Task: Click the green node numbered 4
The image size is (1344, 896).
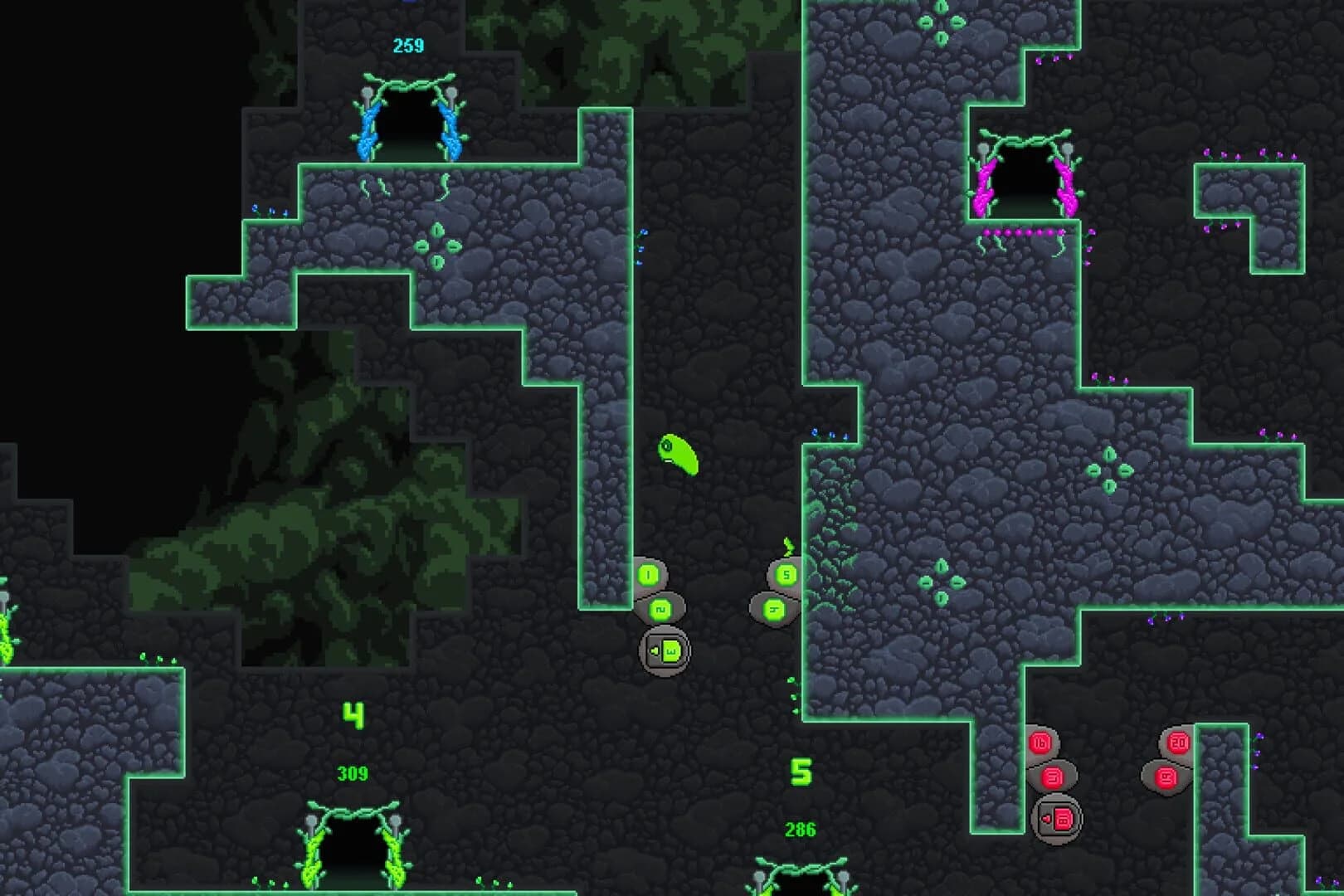Action: point(775,609)
